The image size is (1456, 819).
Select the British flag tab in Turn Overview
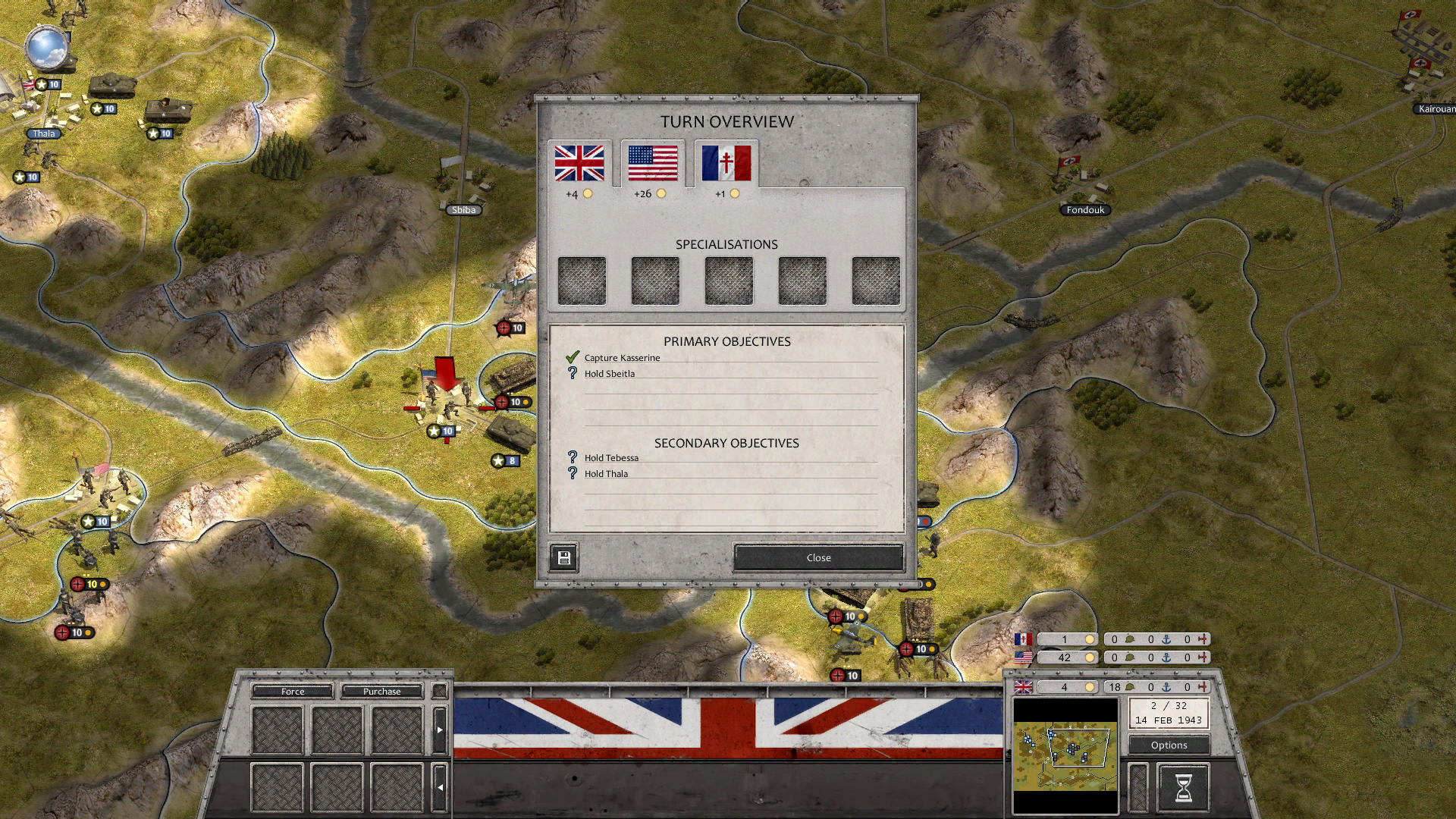tap(582, 165)
